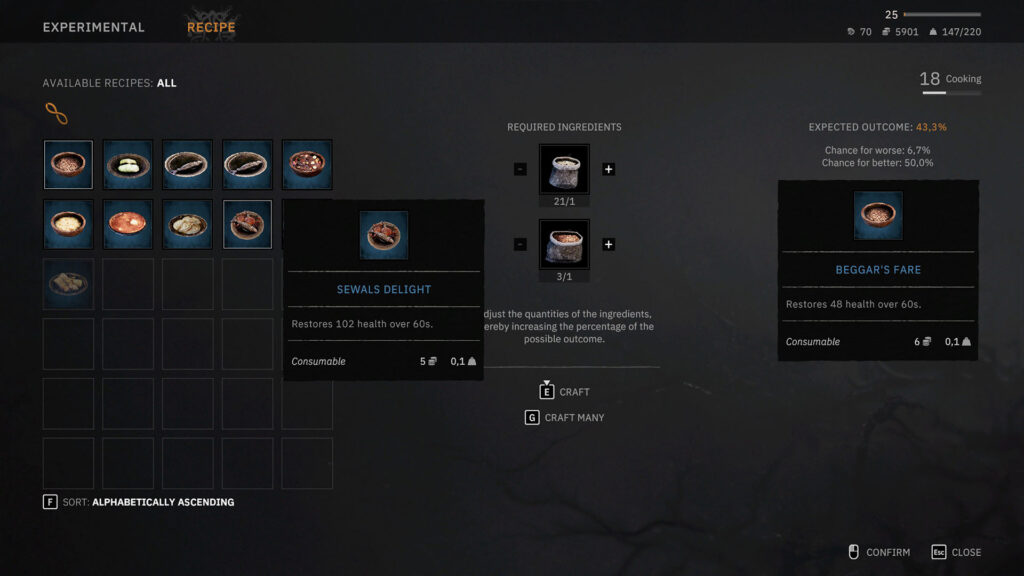Decrease quantity of the 21/1 ingredient
1024x576 pixels.
520,169
